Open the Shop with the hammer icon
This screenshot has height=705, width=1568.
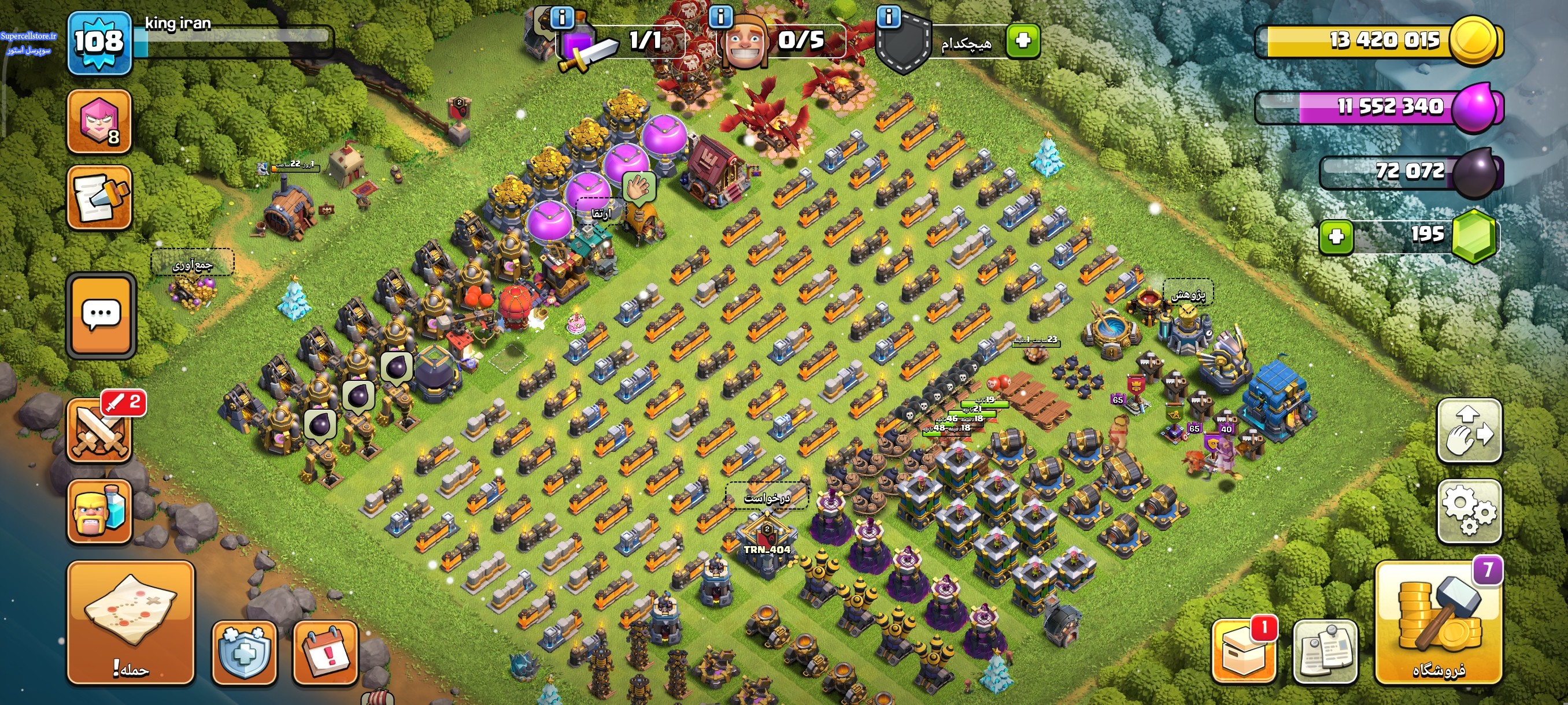point(1438,622)
